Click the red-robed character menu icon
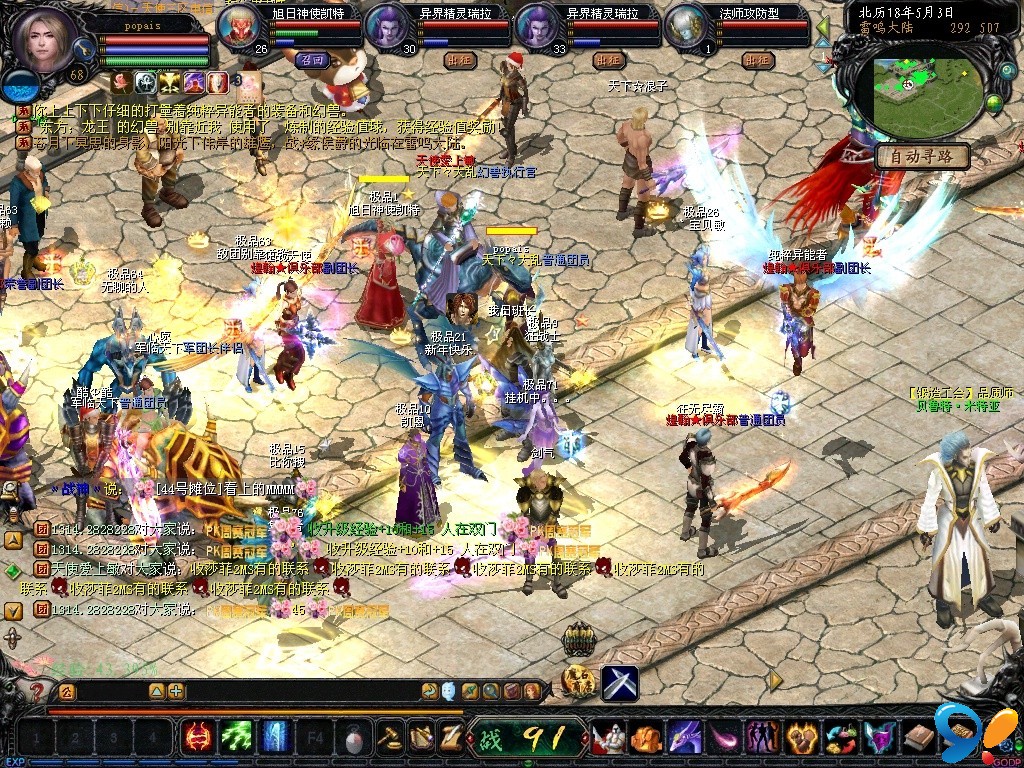This screenshot has height=768, width=1024. pos(609,738)
